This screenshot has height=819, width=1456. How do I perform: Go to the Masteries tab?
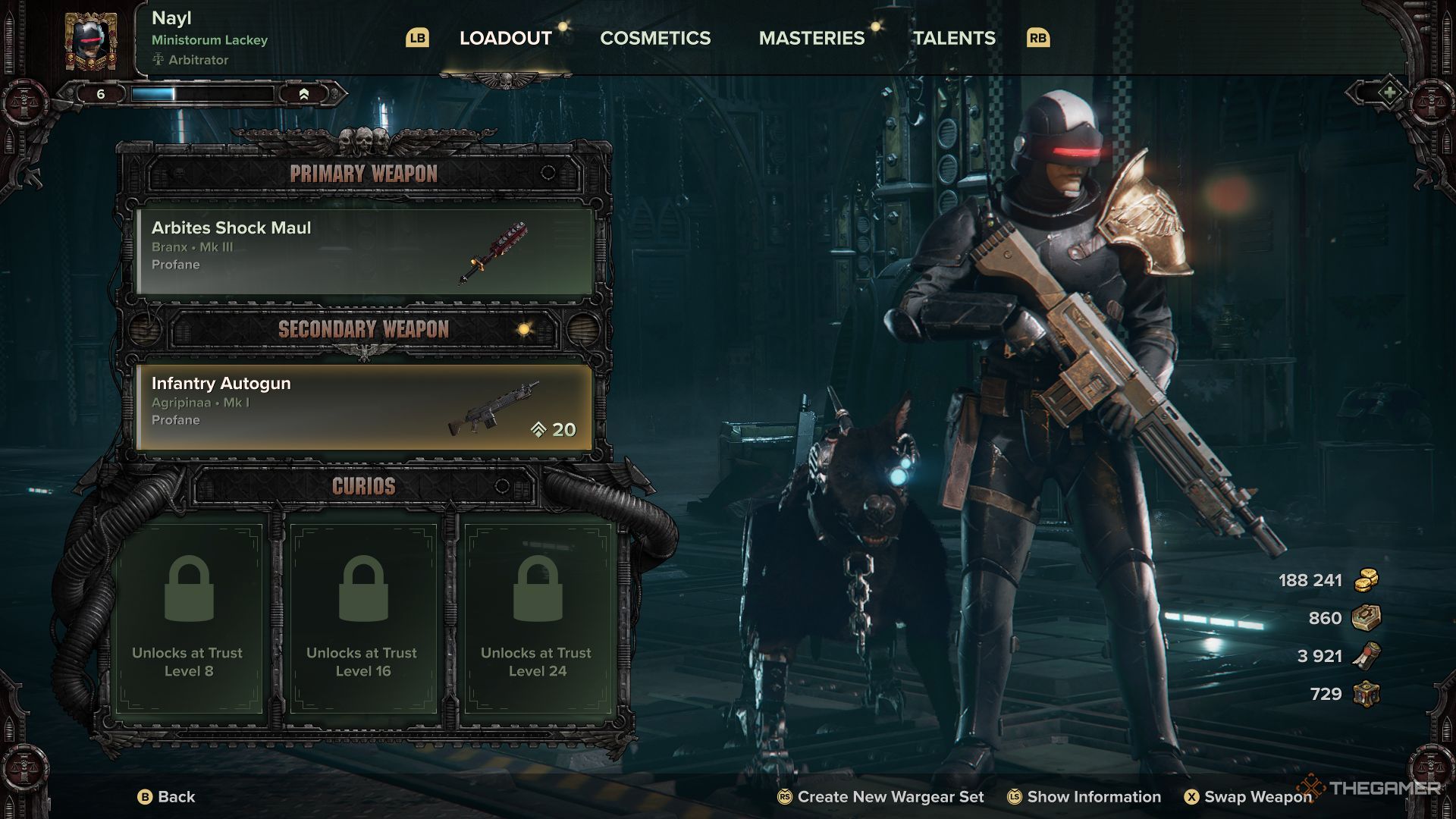(811, 38)
